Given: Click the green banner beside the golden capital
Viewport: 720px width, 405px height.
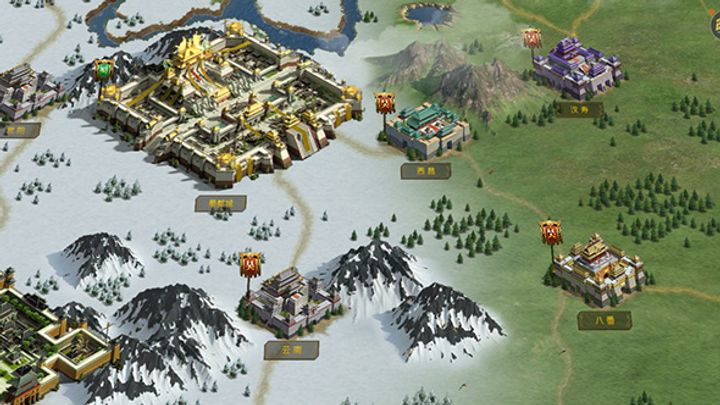Looking at the screenshot, I should tap(103, 70).
